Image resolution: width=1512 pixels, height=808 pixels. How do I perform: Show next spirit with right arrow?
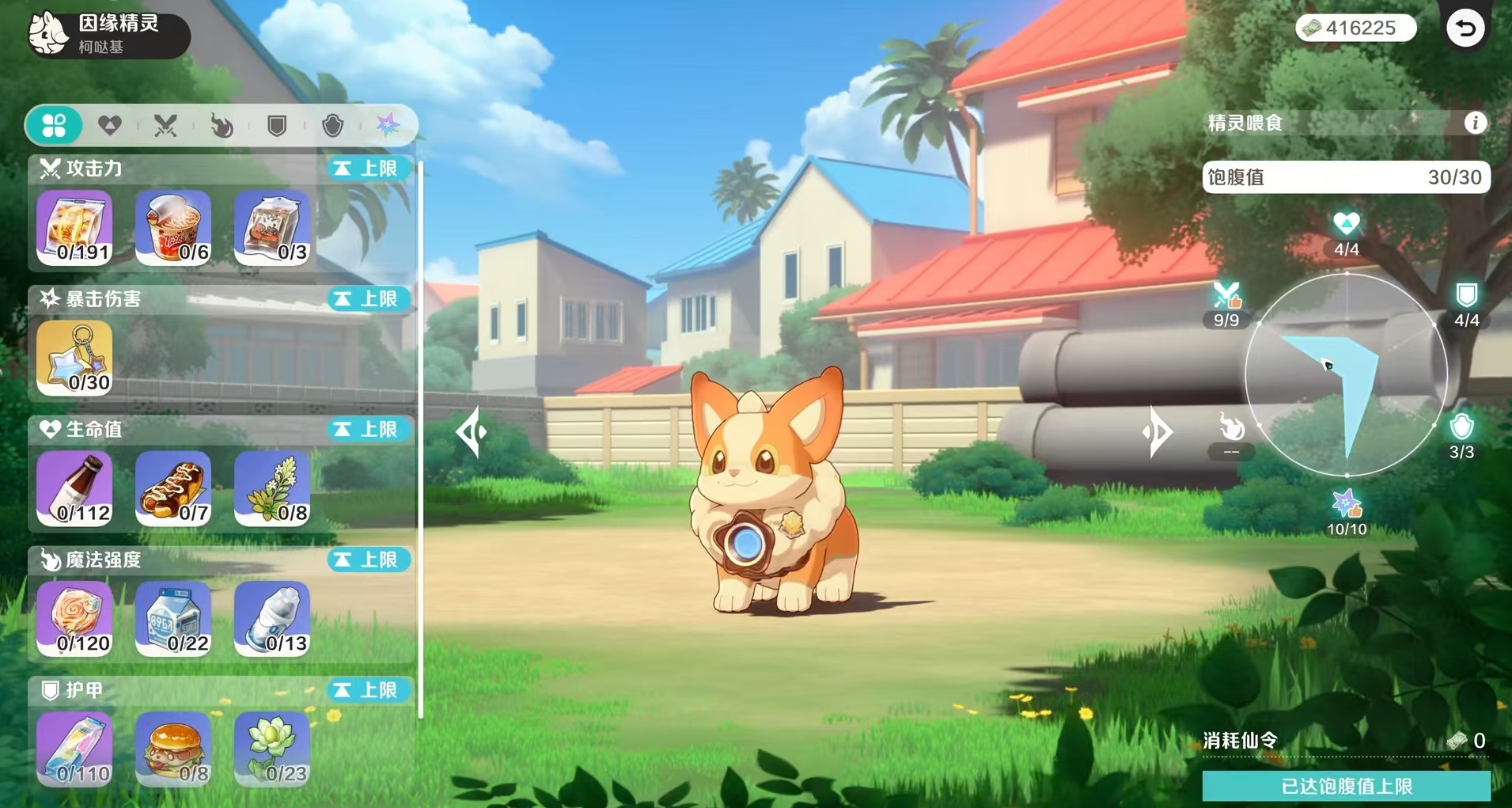click(x=1158, y=432)
